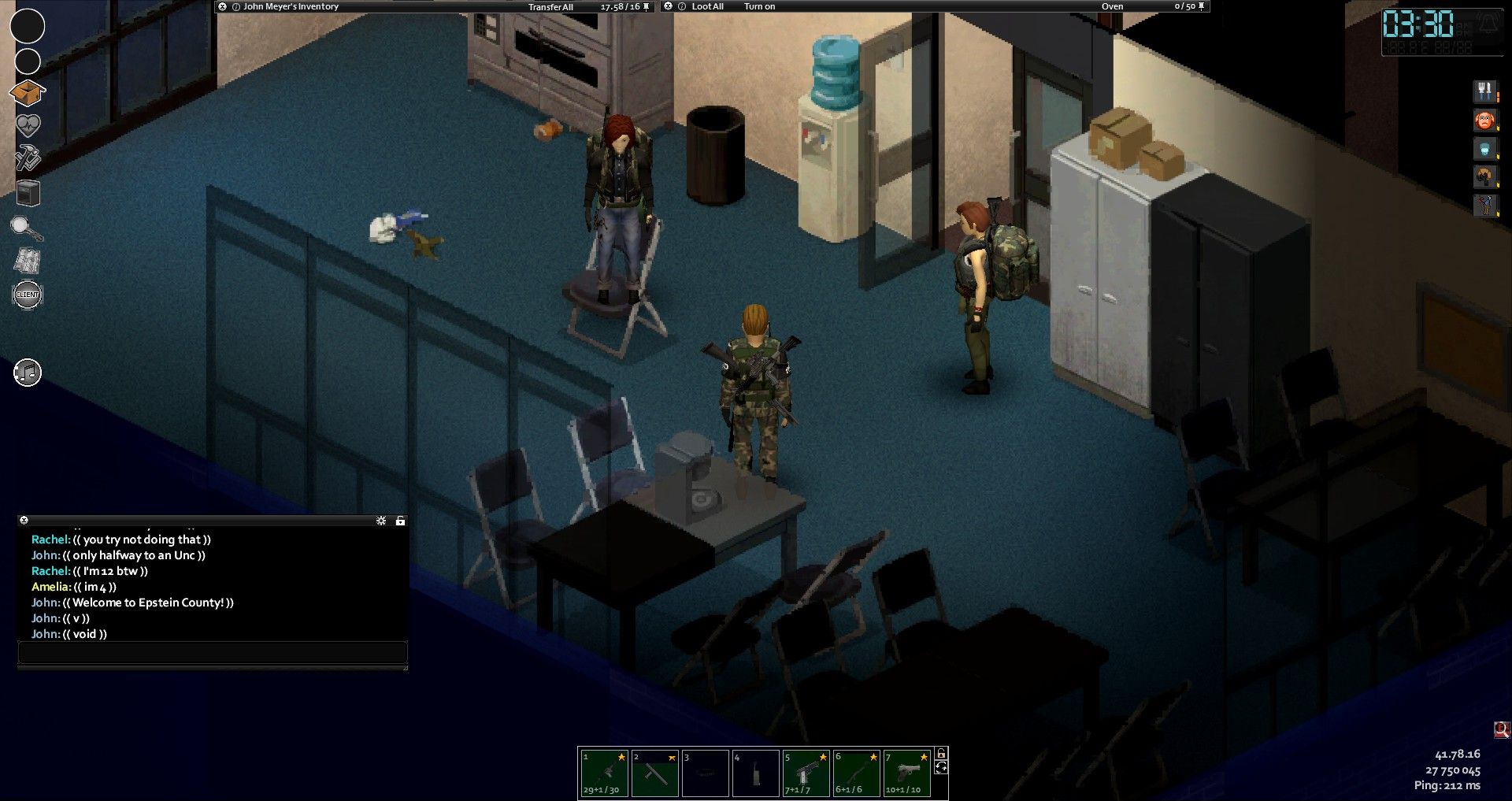This screenshot has height=801, width=1512.
Task: Open the inventory box icon
Action: (x=28, y=93)
